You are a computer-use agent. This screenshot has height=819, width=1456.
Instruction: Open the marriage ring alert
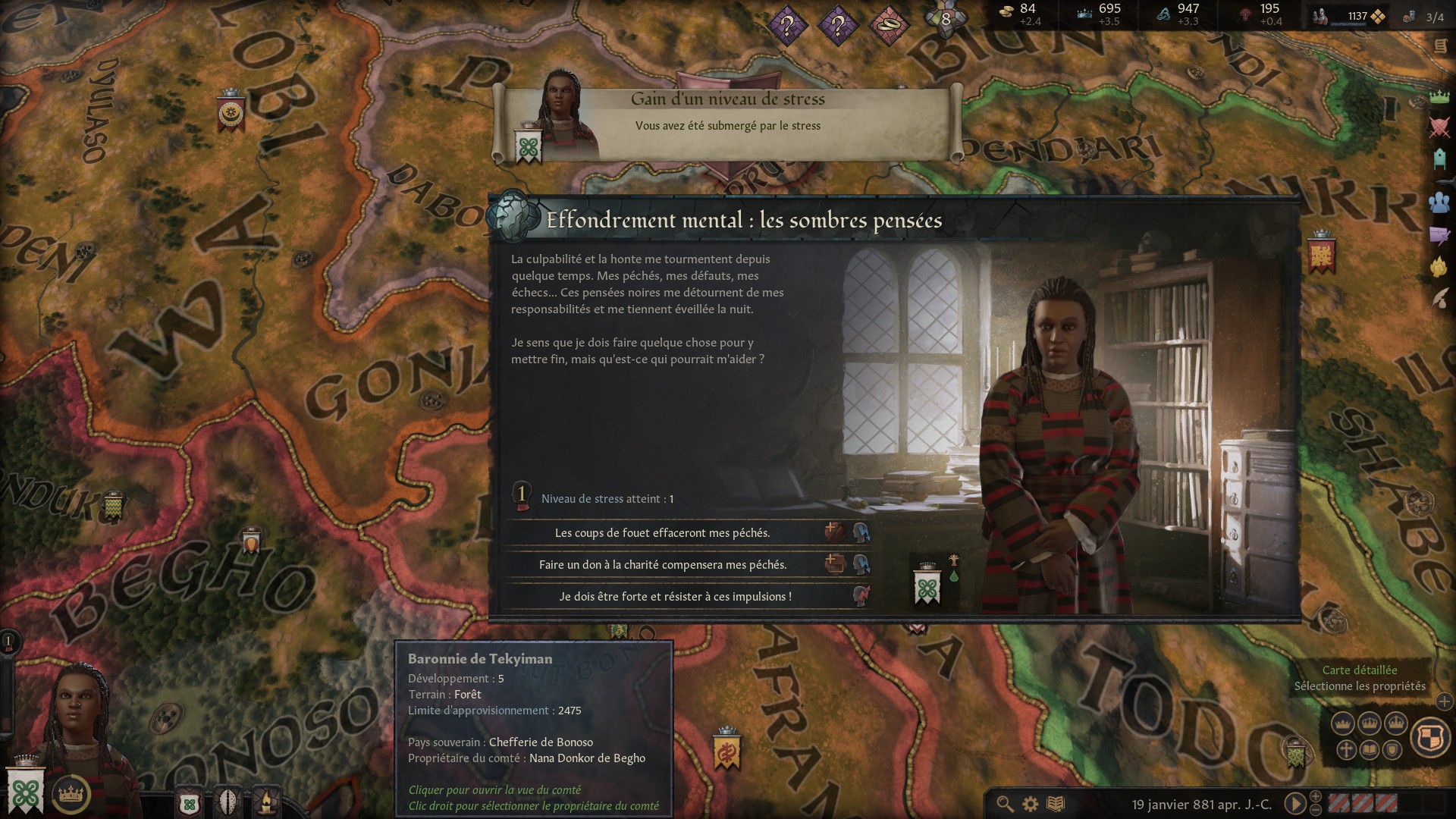tap(888, 27)
